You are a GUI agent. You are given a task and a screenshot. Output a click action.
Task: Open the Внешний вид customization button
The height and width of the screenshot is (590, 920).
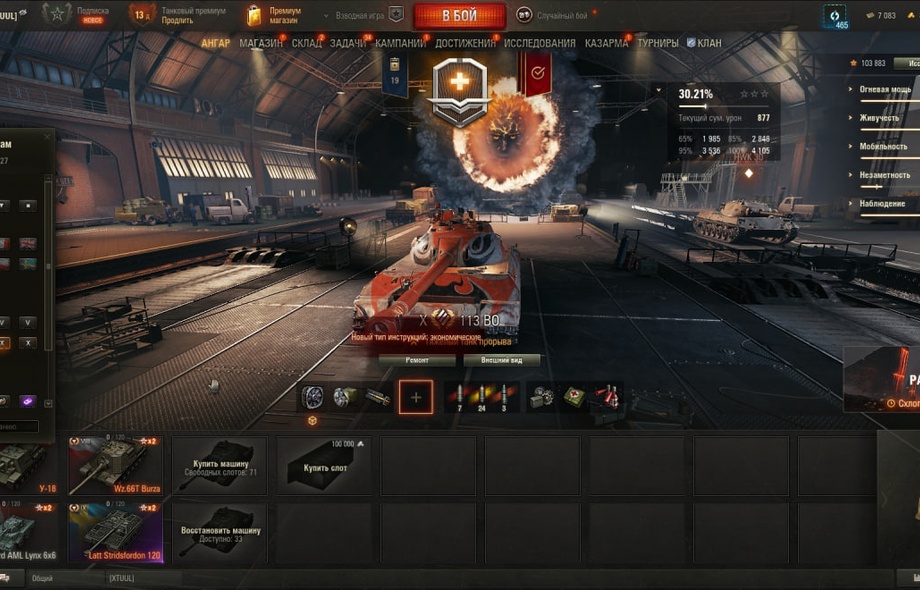(501, 360)
